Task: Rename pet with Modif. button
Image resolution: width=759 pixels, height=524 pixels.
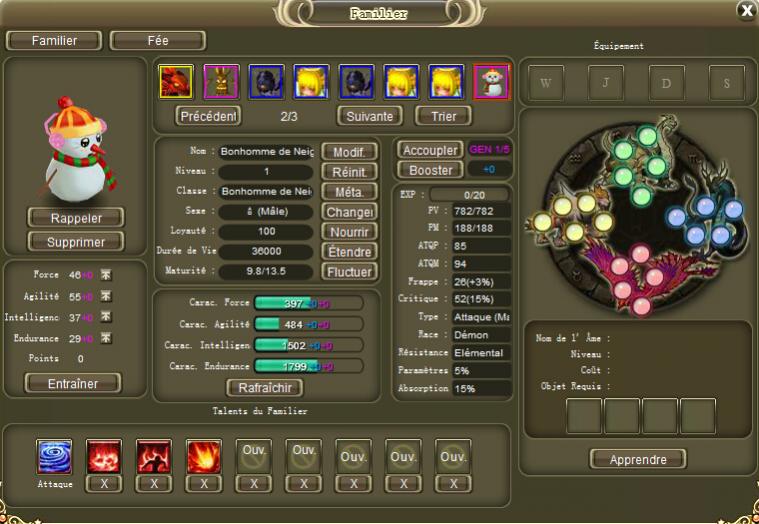Action: click(349, 152)
